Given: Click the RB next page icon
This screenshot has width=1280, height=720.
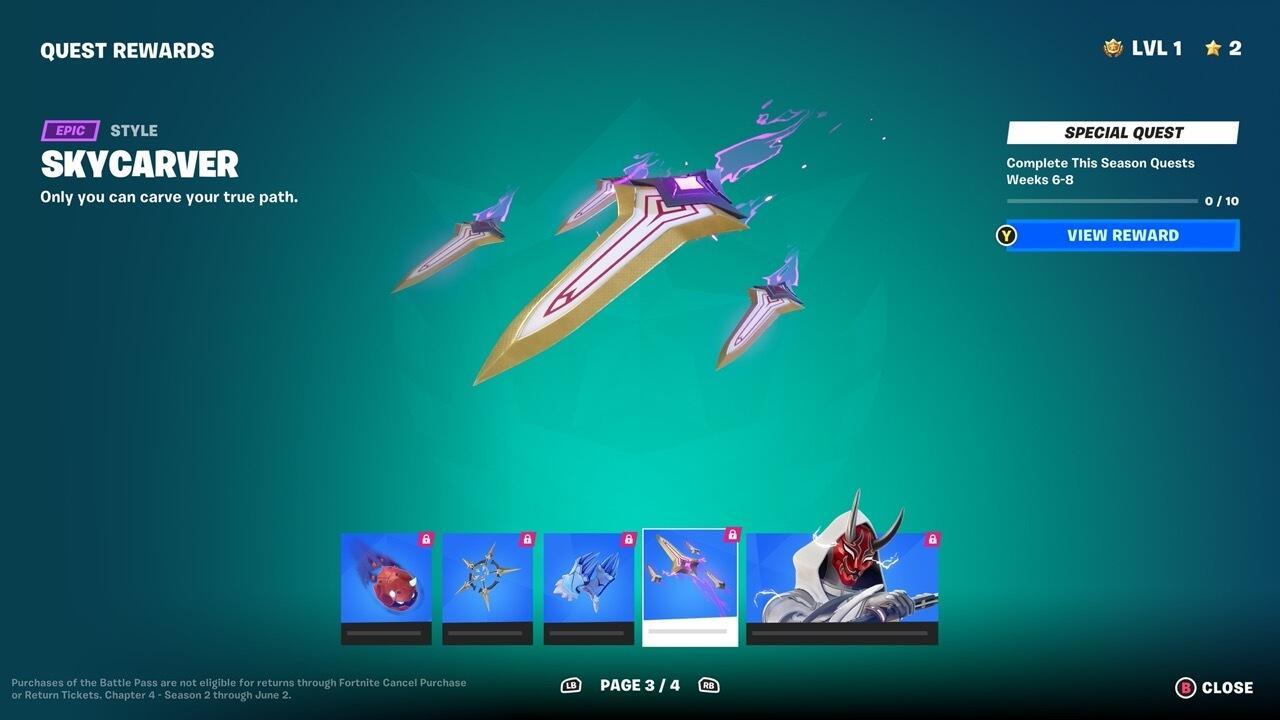Looking at the screenshot, I should tap(710, 686).
